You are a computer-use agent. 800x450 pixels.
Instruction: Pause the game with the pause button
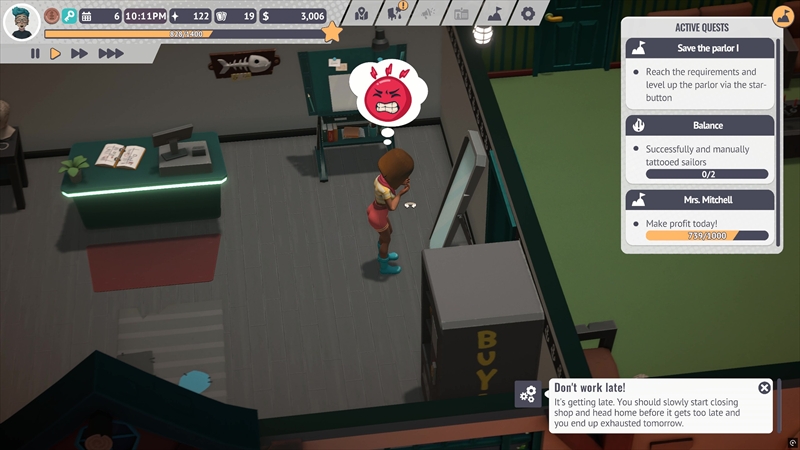[35, 53]
